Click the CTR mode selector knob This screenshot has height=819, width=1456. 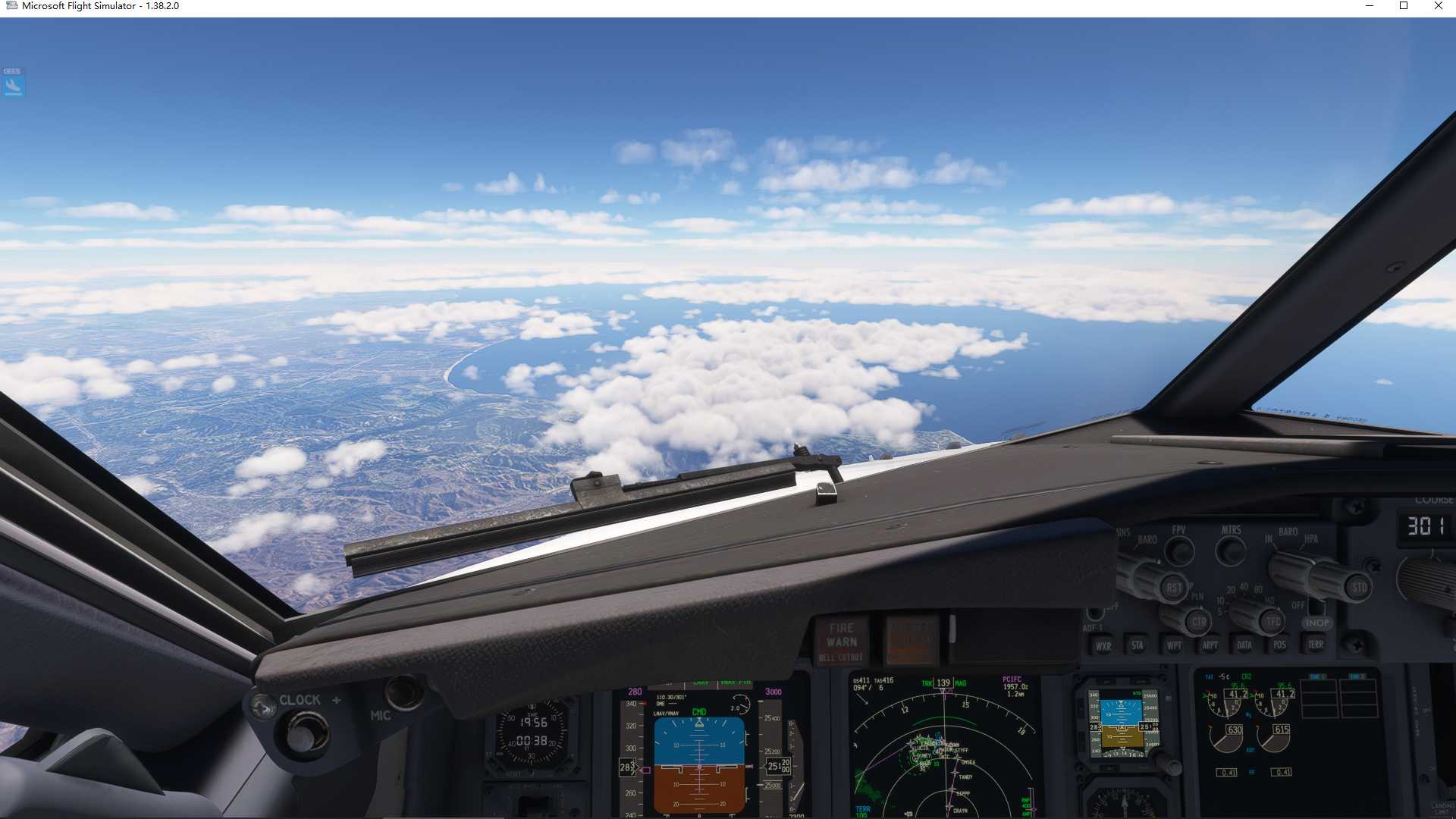point(1198,622)
